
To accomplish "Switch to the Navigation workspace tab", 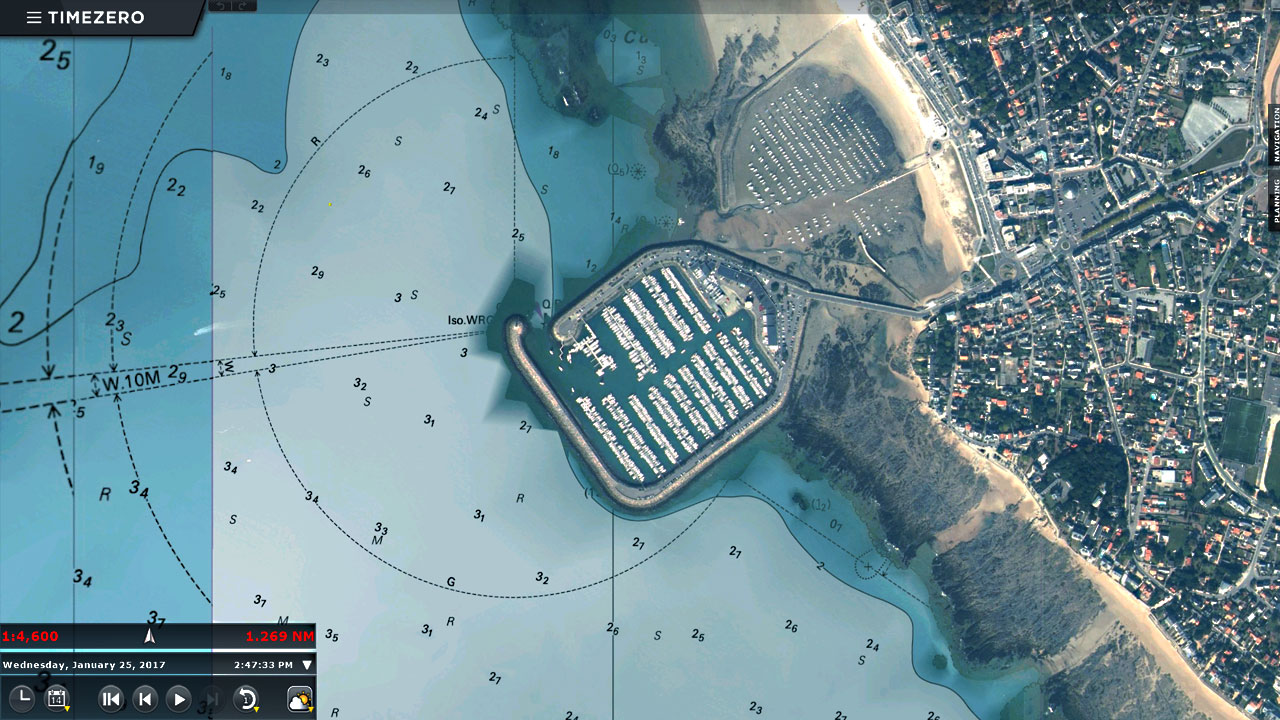I will click(x=1274, y=136).
